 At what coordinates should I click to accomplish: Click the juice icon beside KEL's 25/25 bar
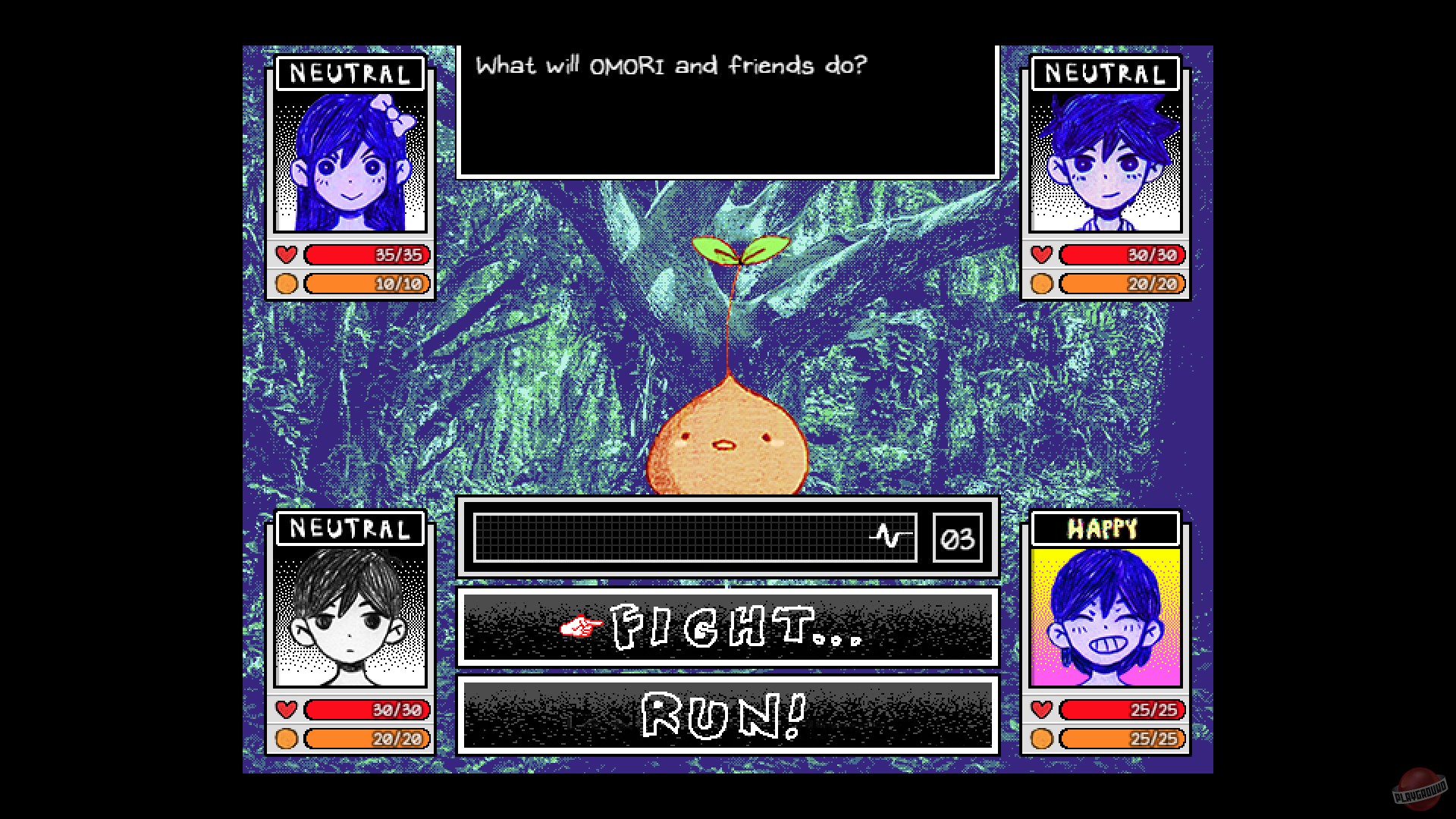click(x=1043, y=738)
